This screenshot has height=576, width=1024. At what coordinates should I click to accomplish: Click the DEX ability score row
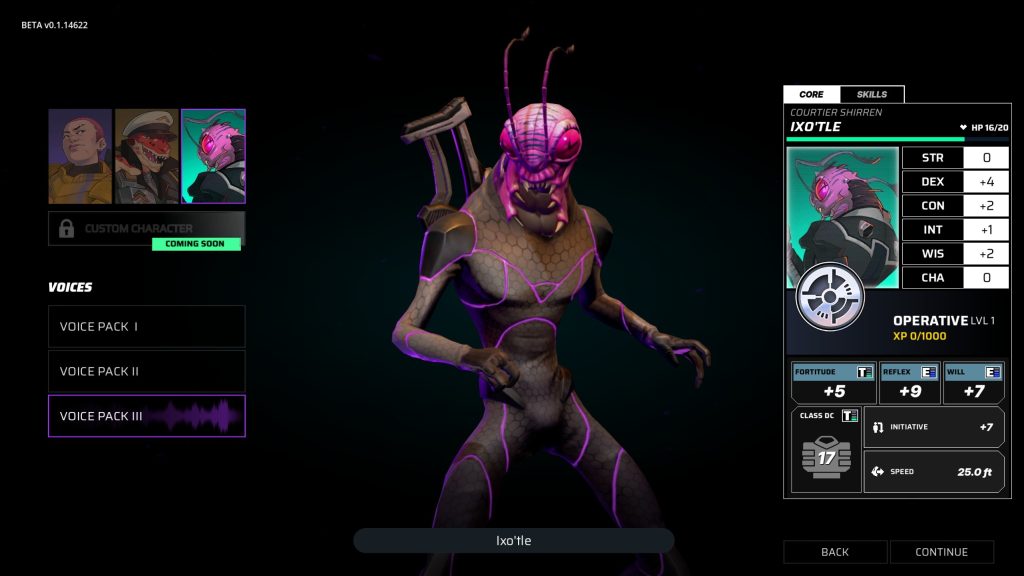(955, 182)
